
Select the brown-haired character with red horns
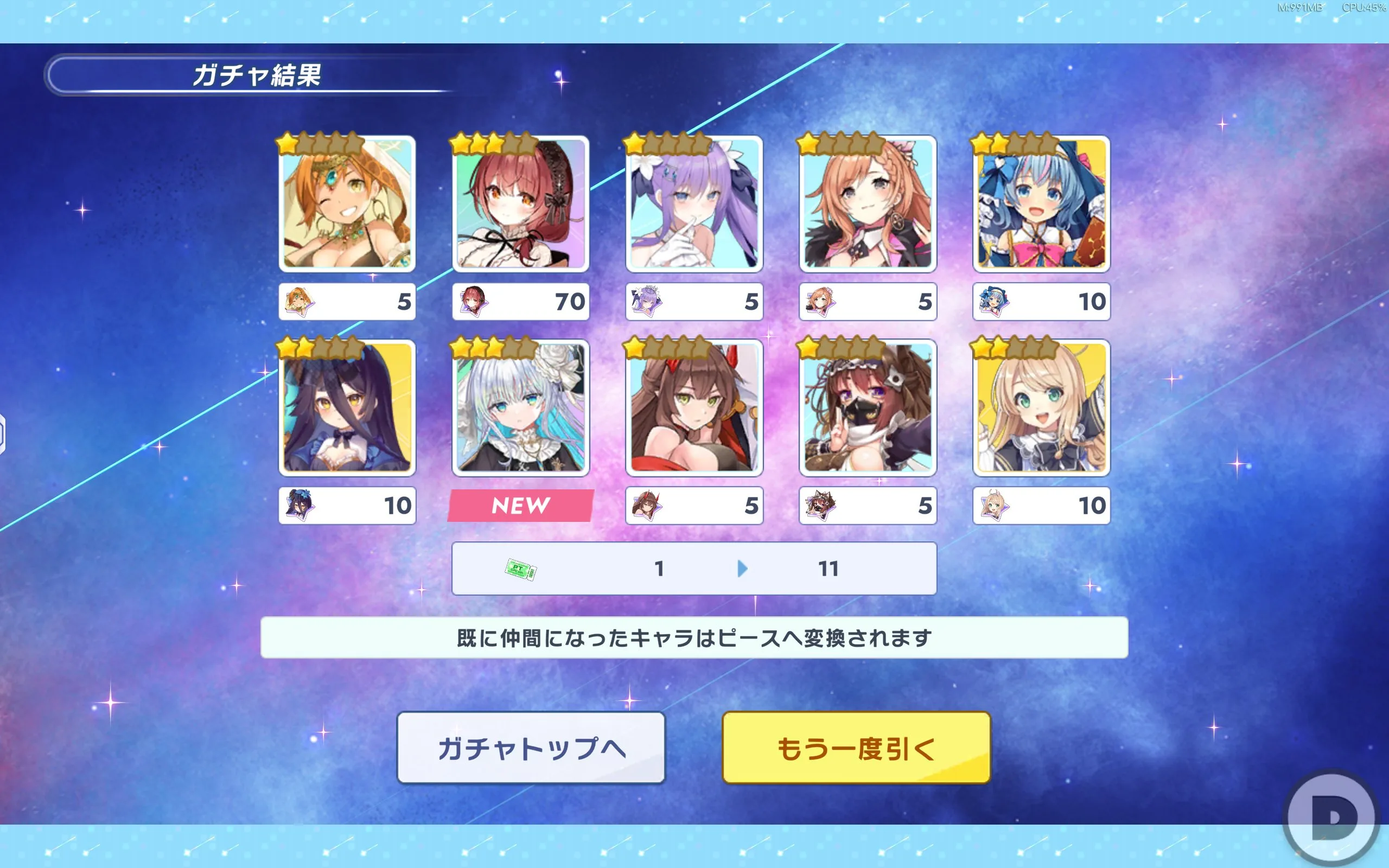click(x=694, y=407)
